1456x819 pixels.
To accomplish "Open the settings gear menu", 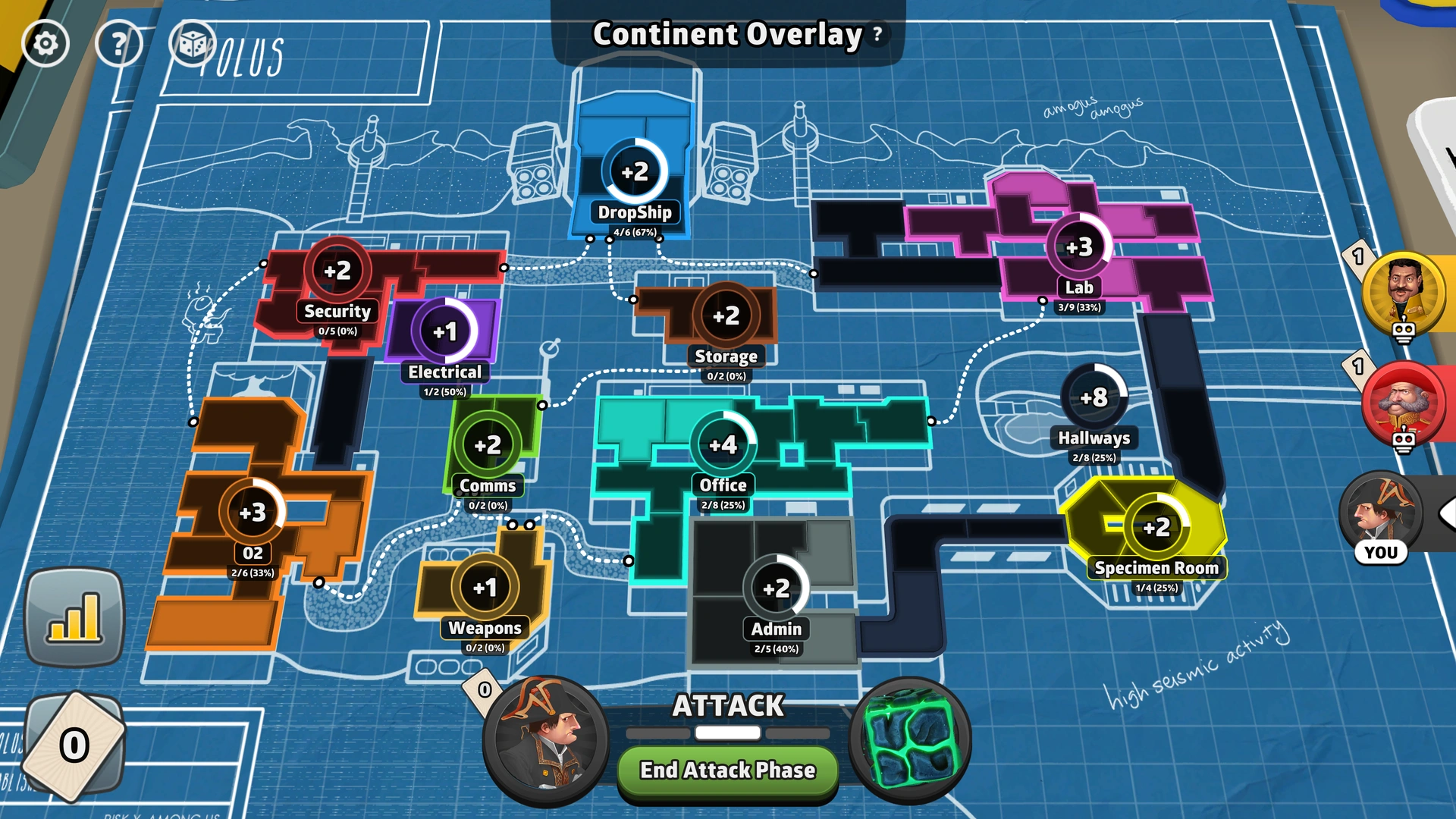I will (47, 43).
